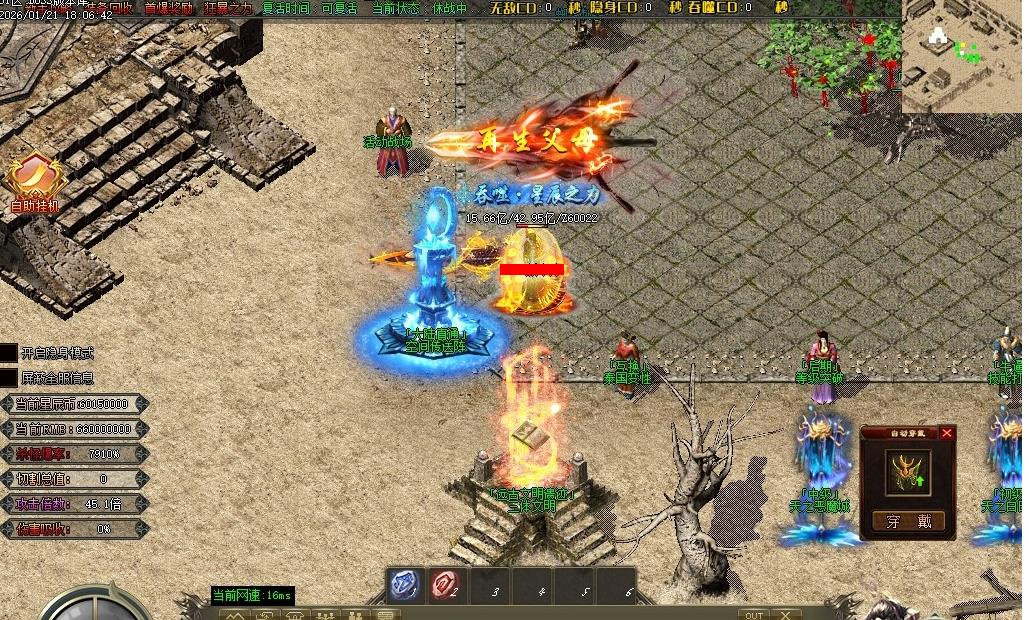Open the minimap
The width and height of the screenshot is (1029, 620).
pos(962,55)
